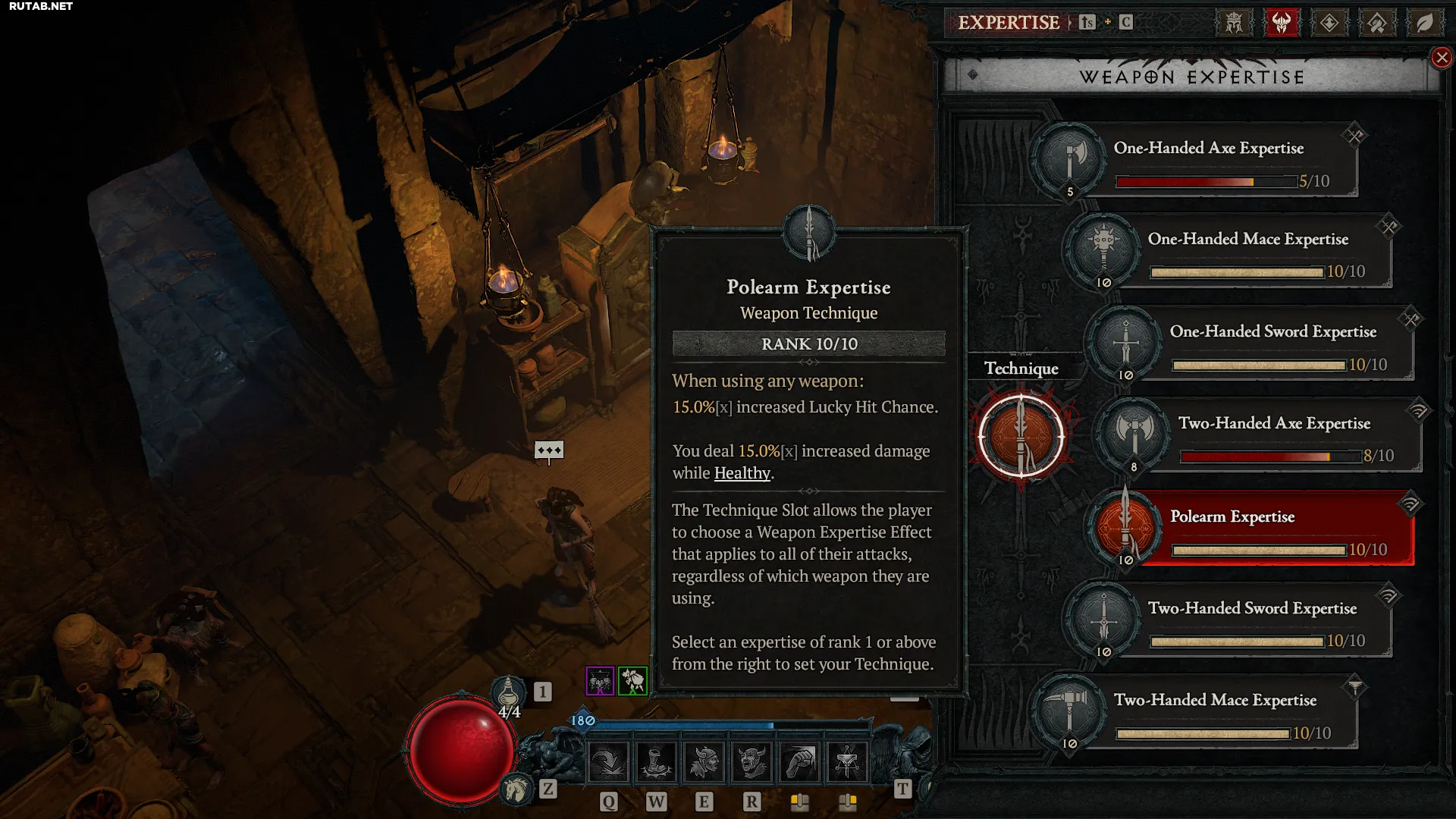Open the crowned helmet character tab
The image size is (1456, 819).
(1234, 23)
